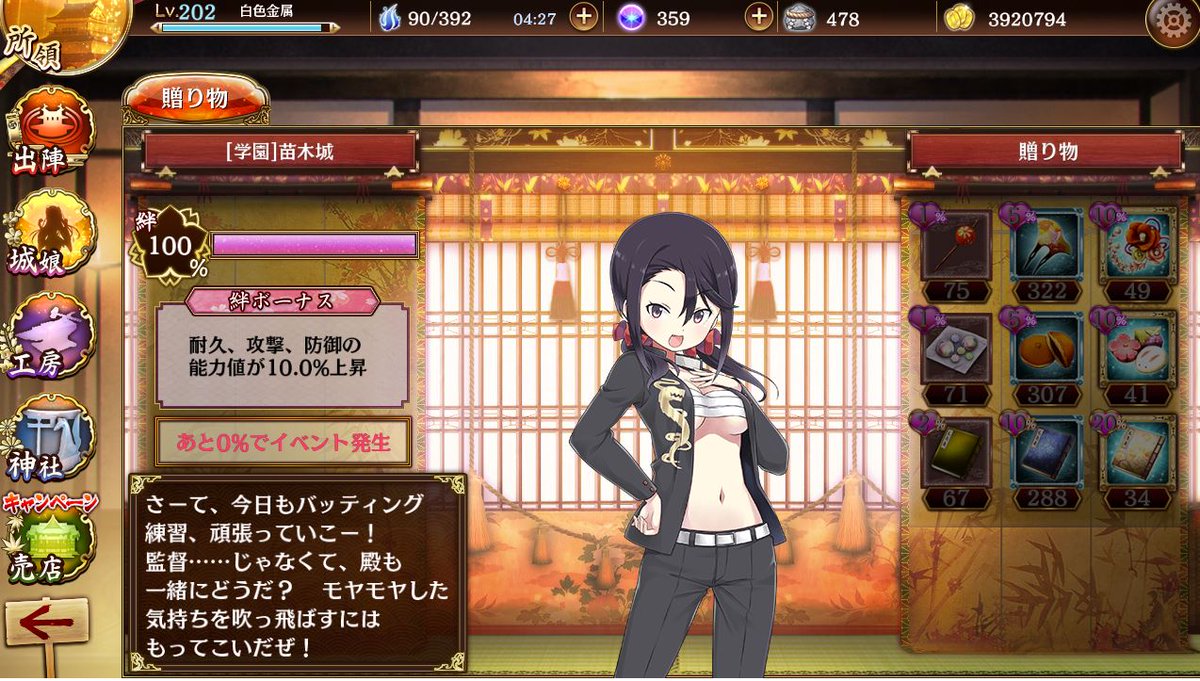Select the green book gift (67 owned)
1200x681 pixels.
click(957, 453)
